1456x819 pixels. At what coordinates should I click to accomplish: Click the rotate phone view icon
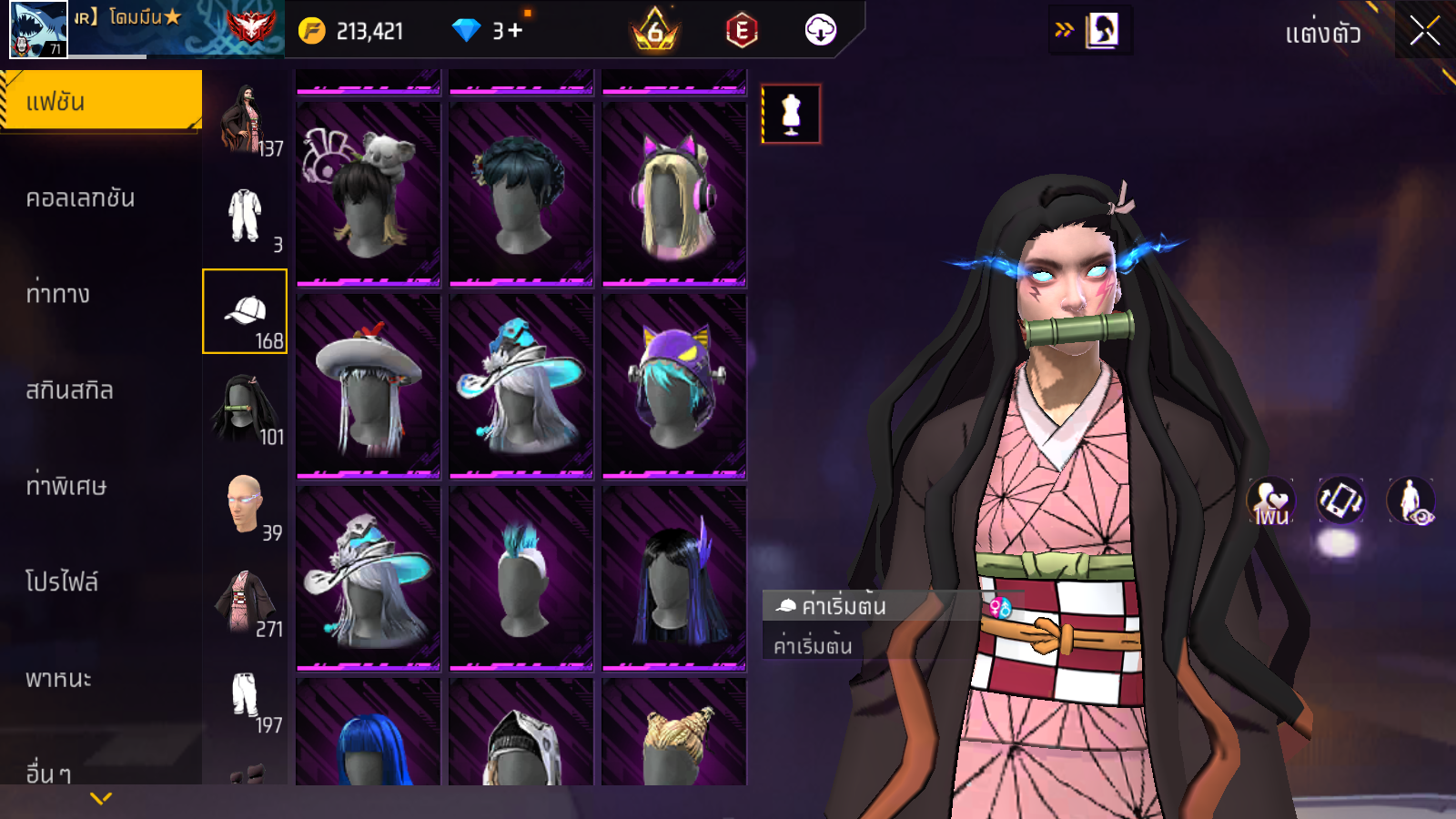(1340, 500)
